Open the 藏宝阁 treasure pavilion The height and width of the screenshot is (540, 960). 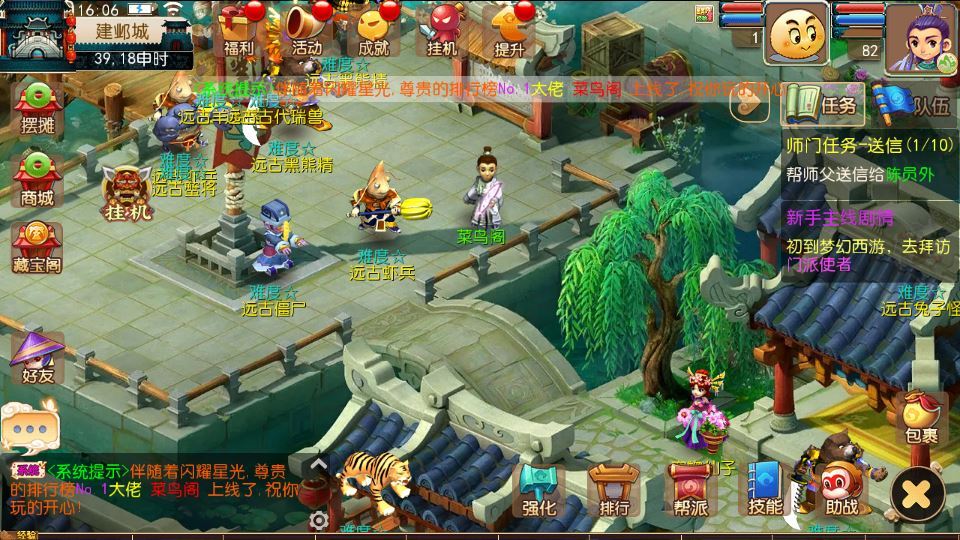(x=37, y=246)
